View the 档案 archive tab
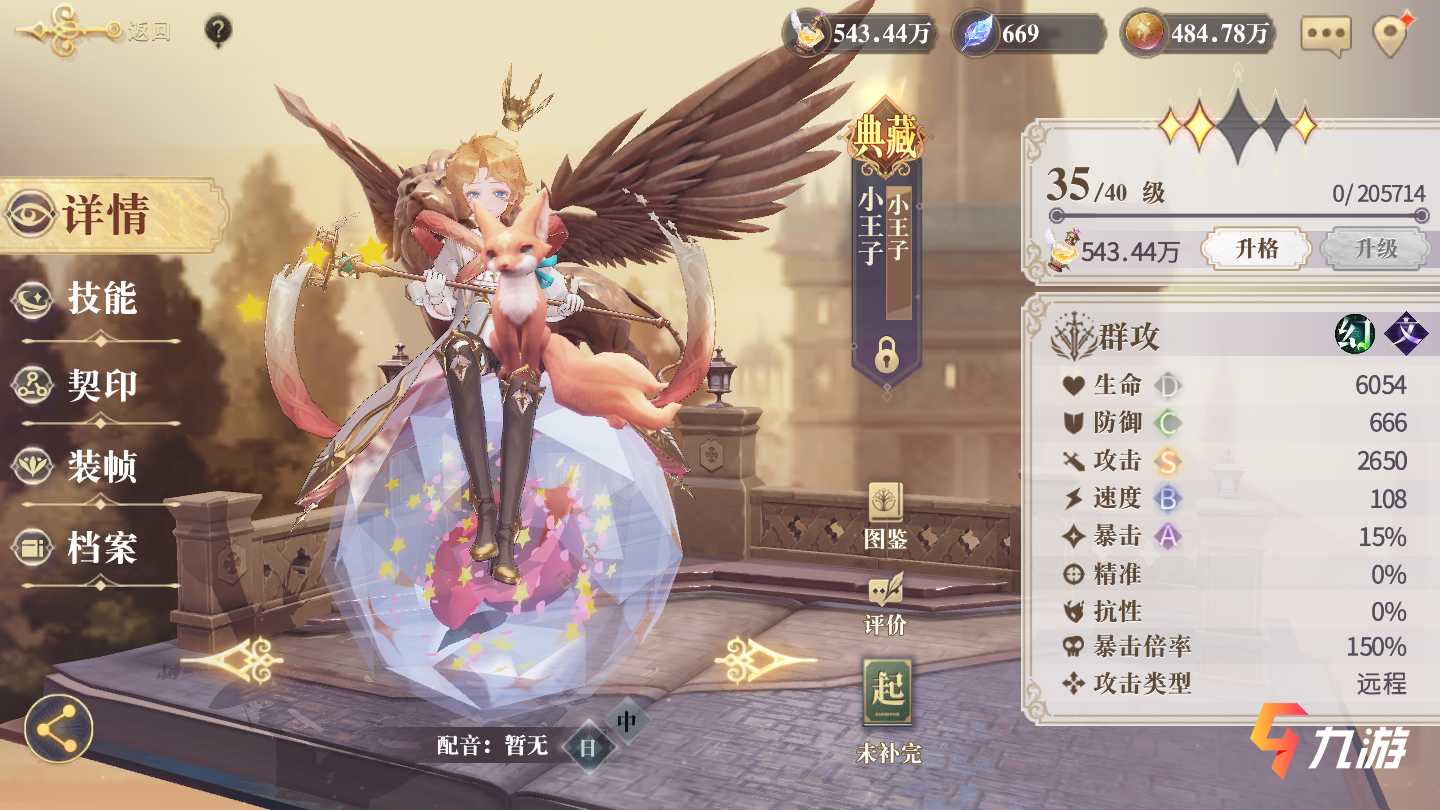1440x810 pixels. (101, 547)
